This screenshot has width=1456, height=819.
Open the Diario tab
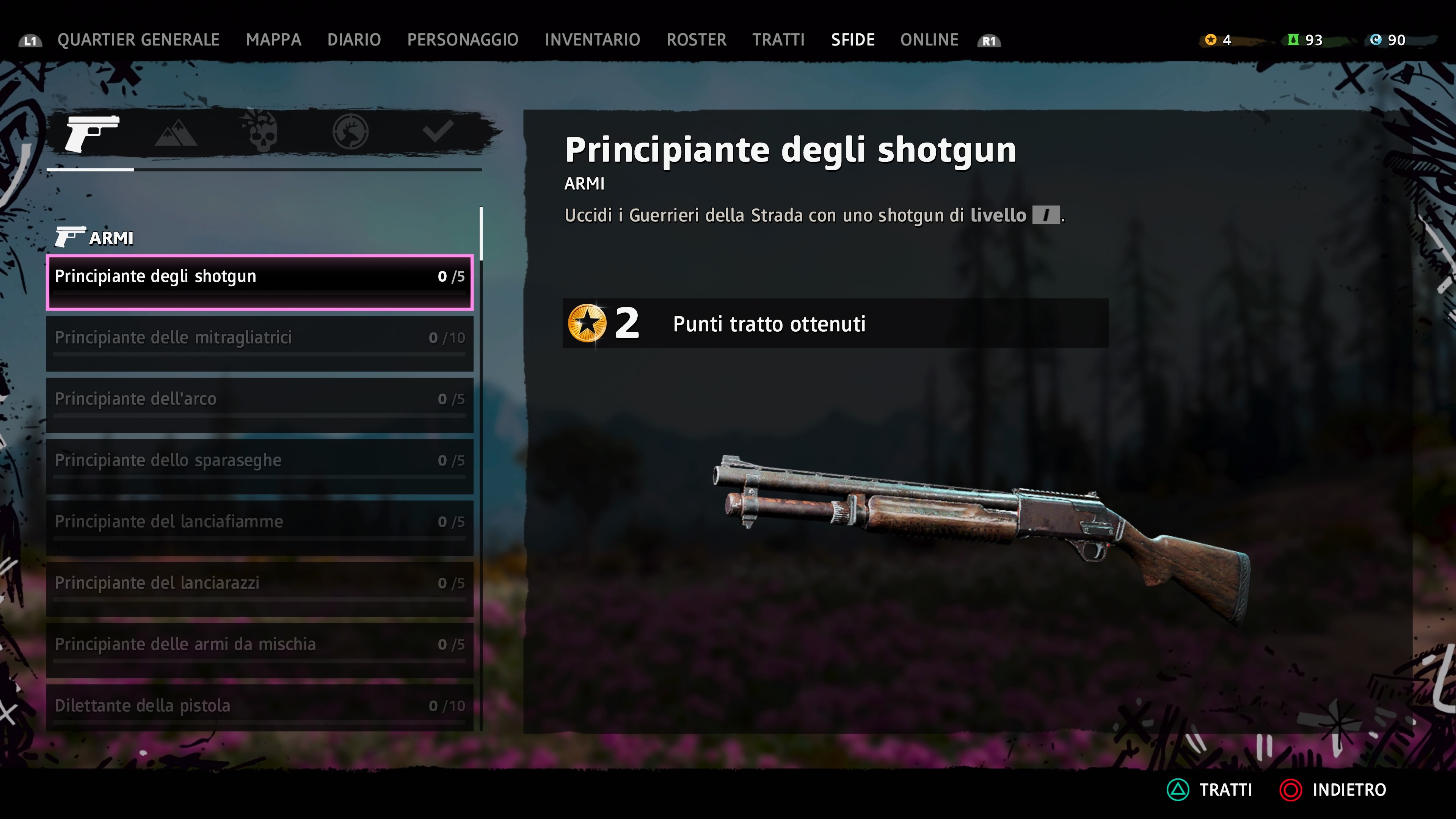tap(354, 39)
